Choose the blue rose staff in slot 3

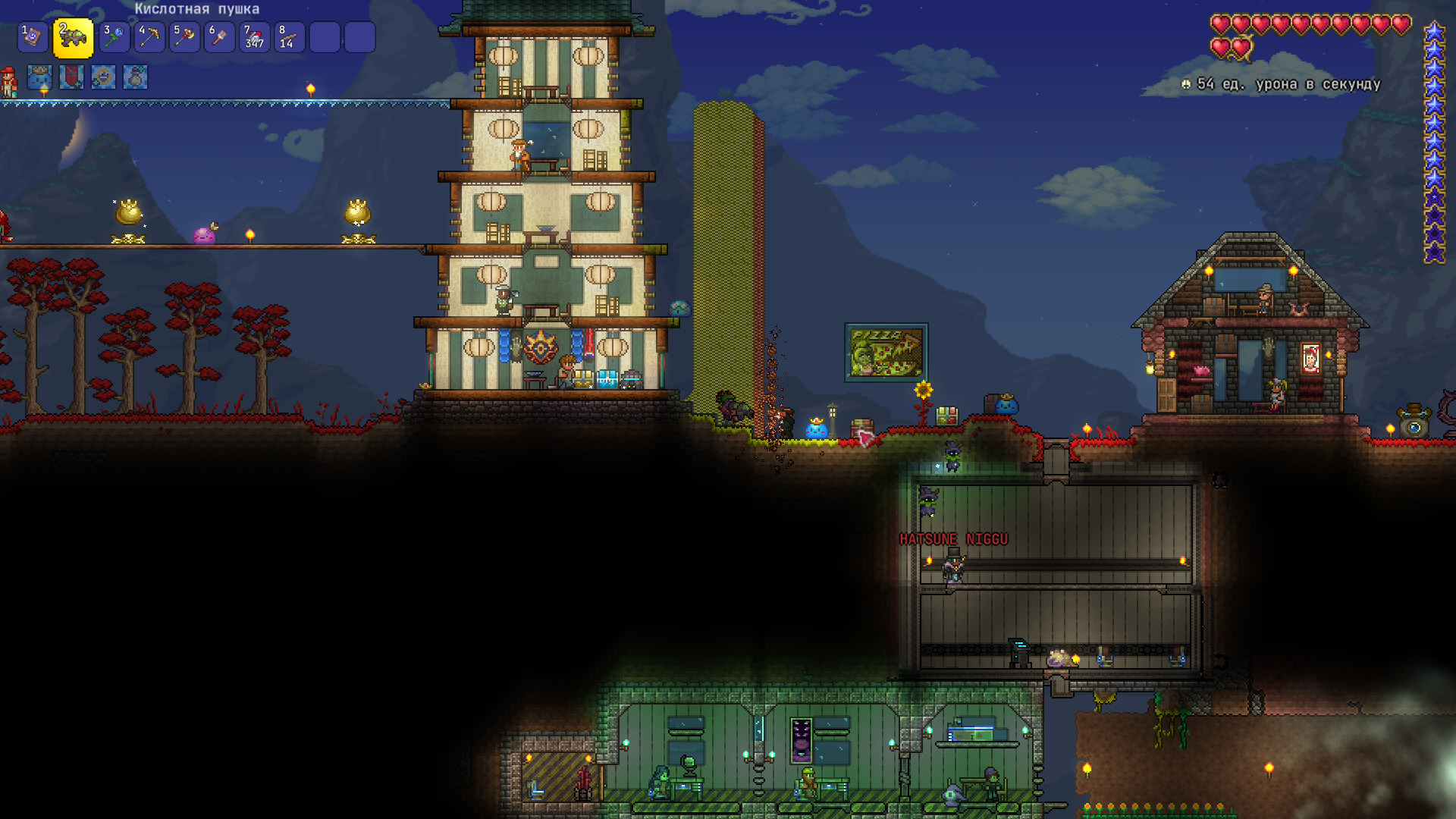[x=114, y=37]
